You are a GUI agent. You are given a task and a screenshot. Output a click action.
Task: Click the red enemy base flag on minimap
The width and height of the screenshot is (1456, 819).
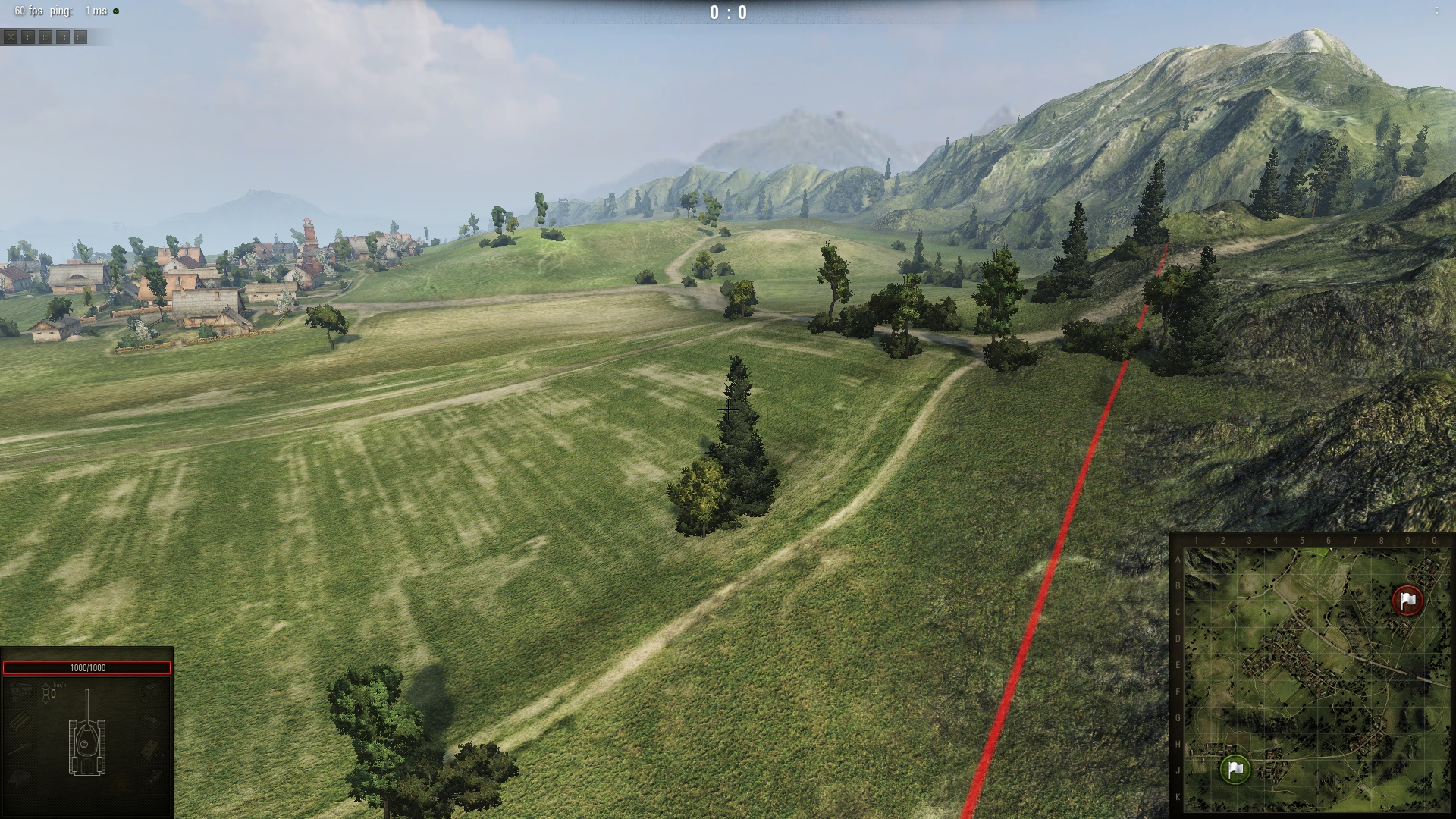(x=1408, y=600)
